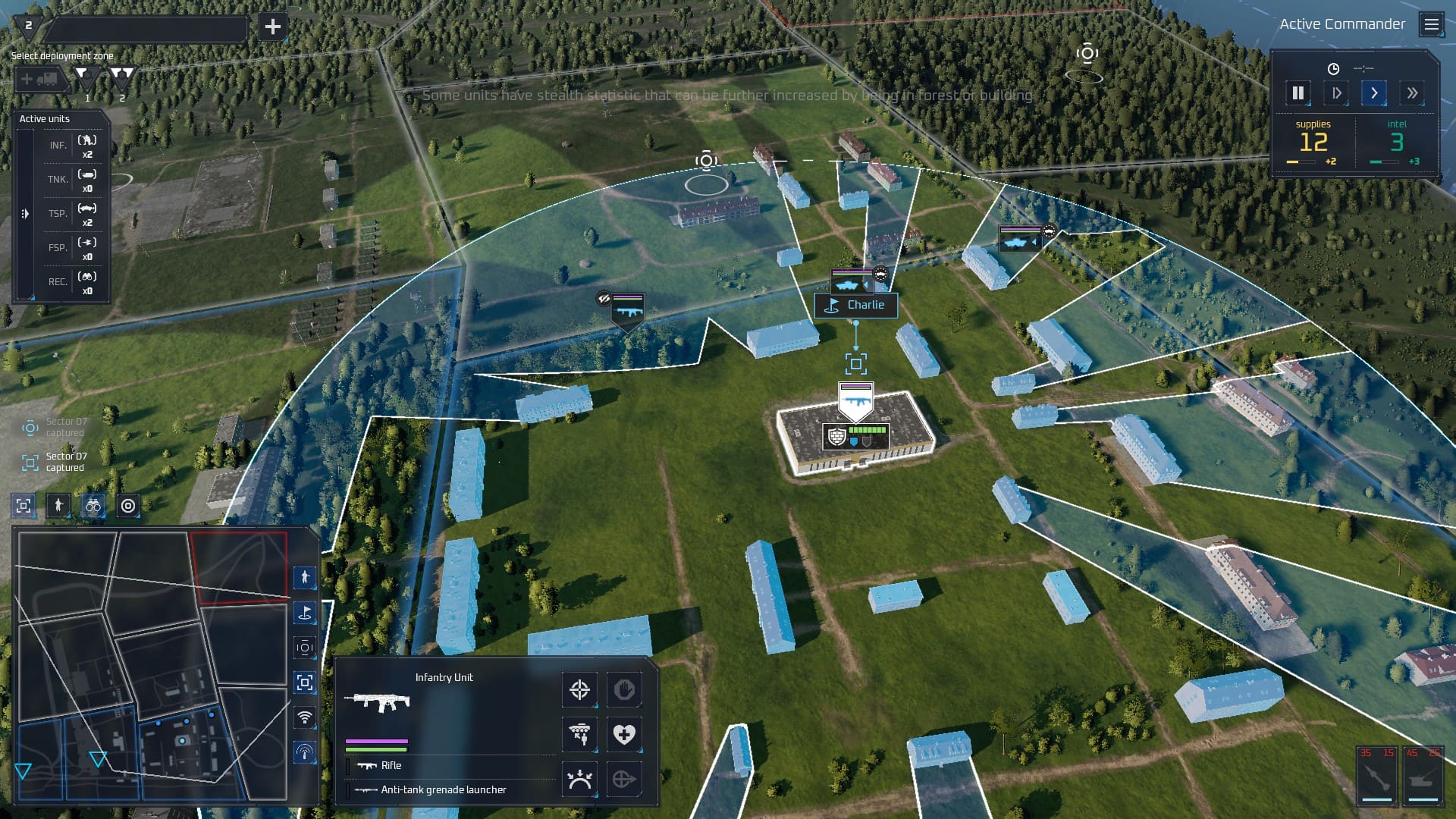Screen dimensions: 1456x819
Task: Open the hamburger main menu
Action: click(x=1431, y=25)
